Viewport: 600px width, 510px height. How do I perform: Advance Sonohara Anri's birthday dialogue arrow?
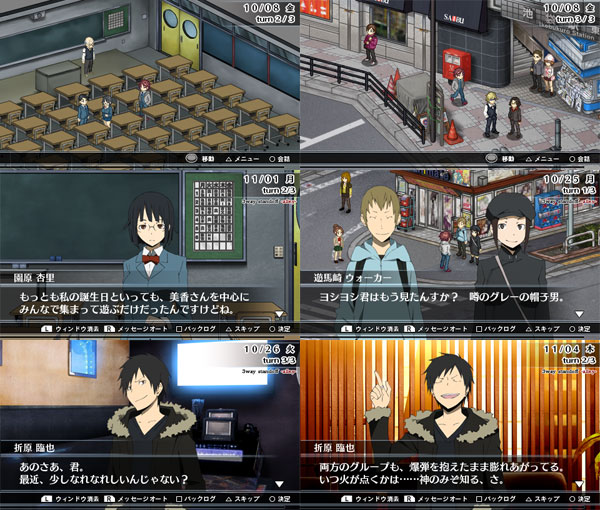279,313
